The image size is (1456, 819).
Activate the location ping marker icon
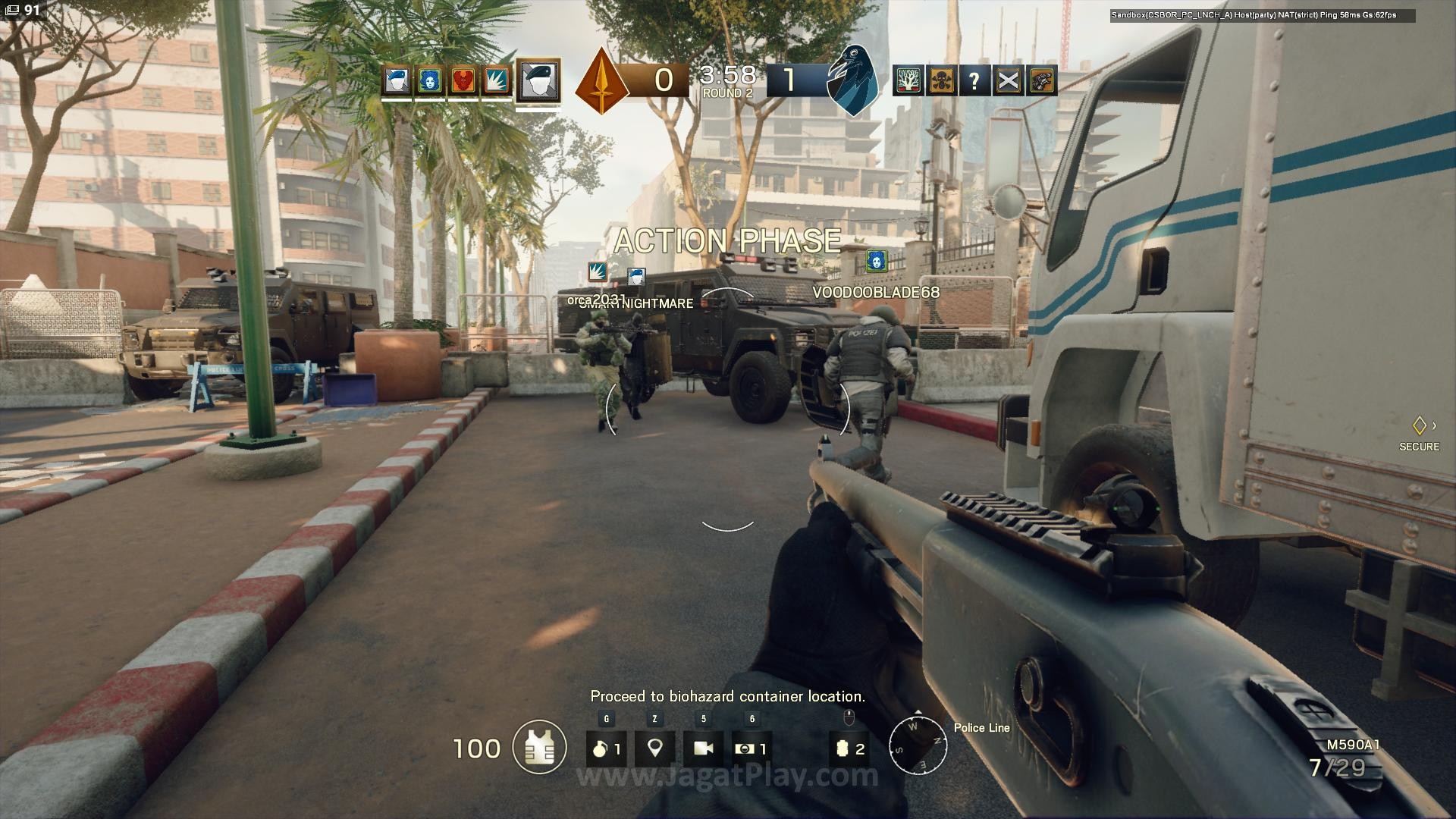point(654,748)
